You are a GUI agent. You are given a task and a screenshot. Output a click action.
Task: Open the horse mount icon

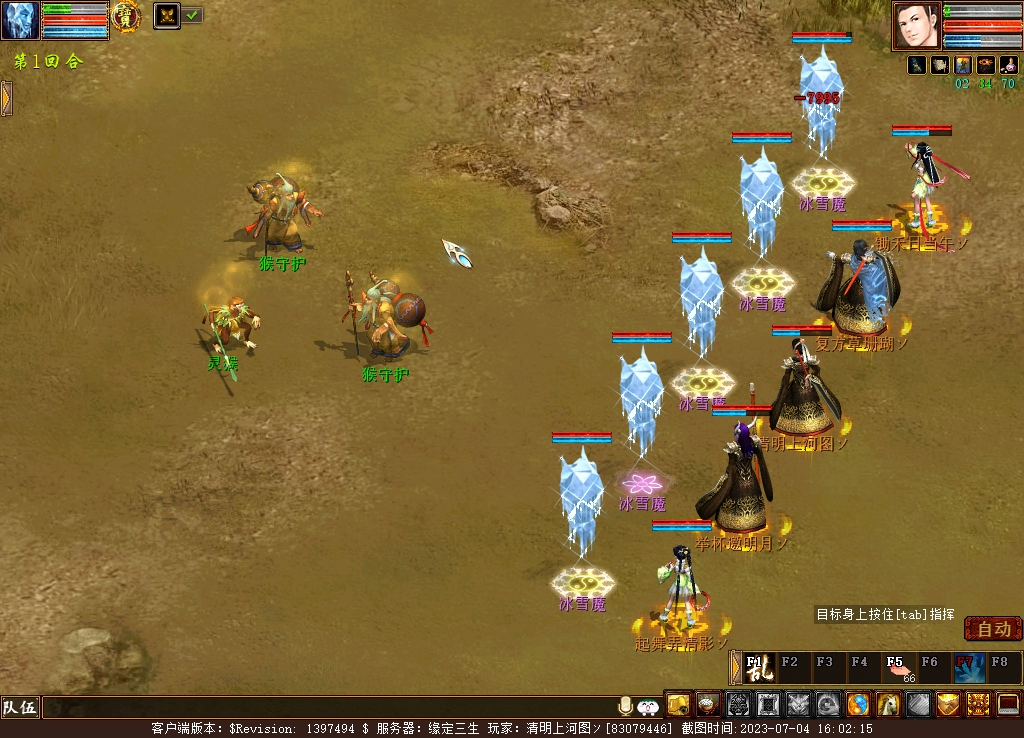pyautogui.click(x=889, y=705)
